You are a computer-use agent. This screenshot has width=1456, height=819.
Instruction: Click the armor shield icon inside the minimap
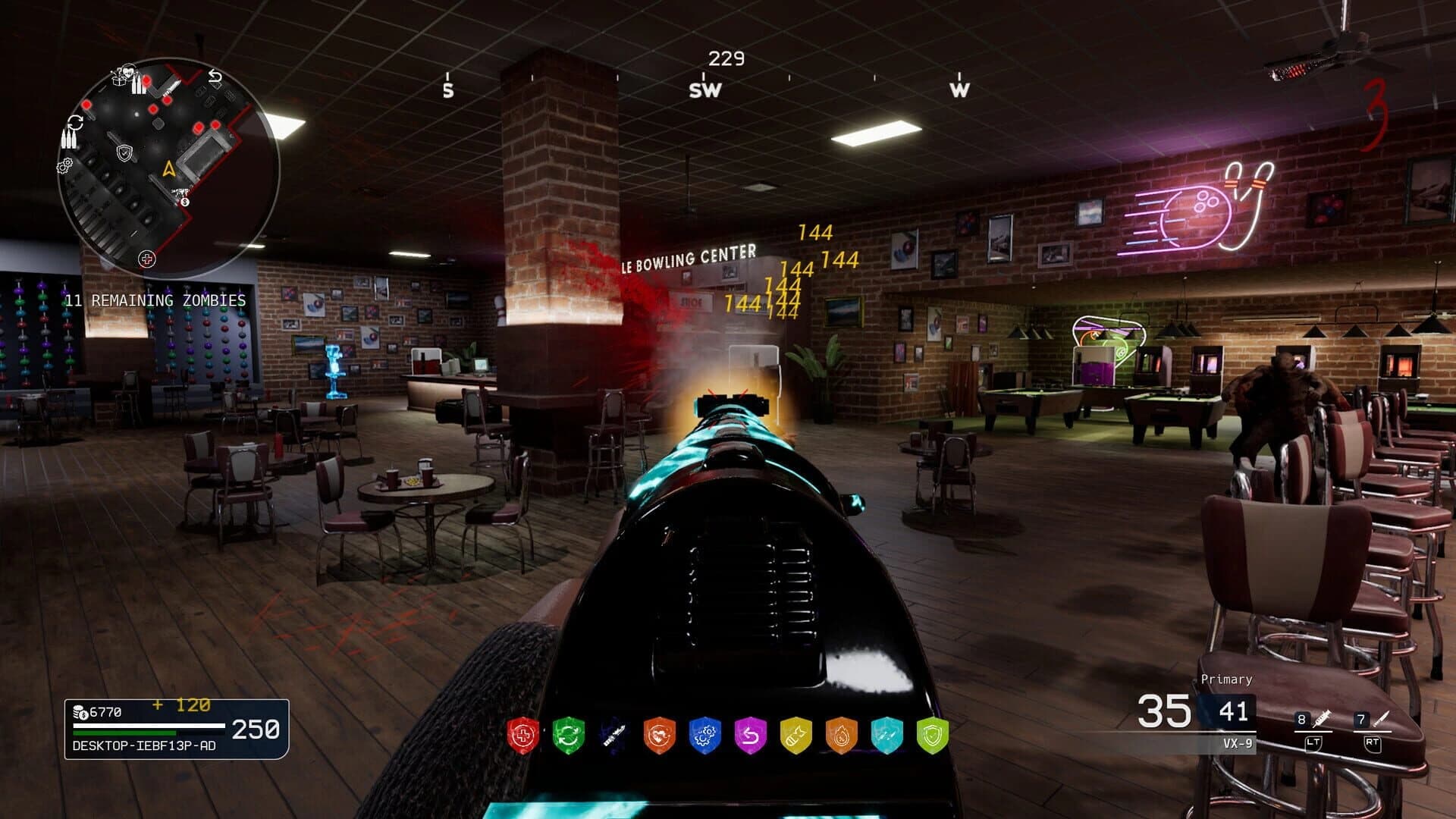click(x=124, y=153)
